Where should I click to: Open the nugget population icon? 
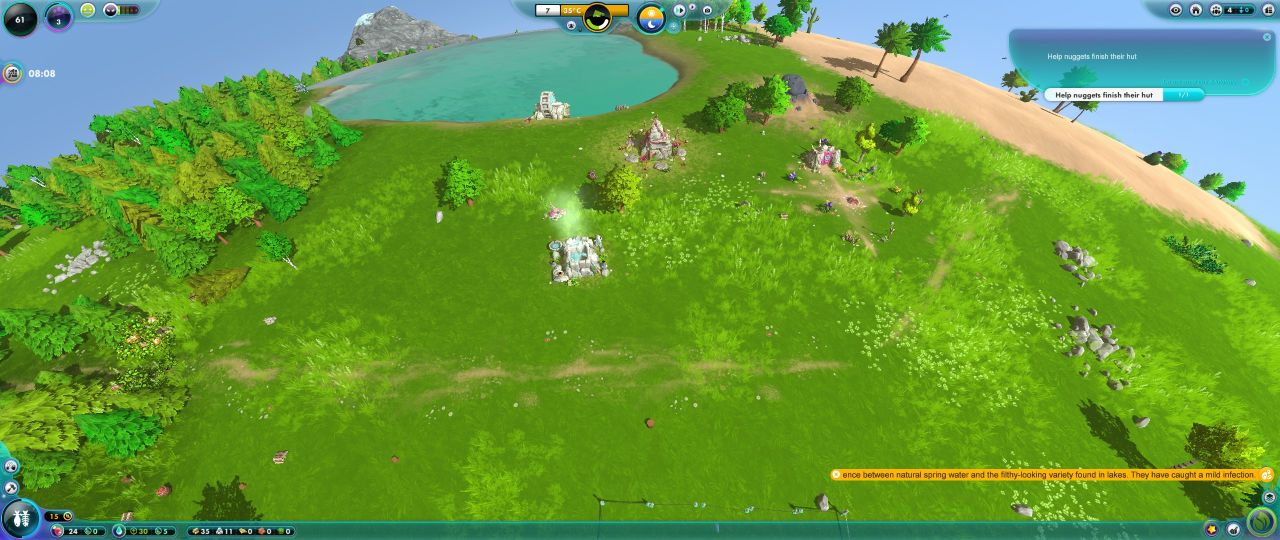(x=1216, y=10)
